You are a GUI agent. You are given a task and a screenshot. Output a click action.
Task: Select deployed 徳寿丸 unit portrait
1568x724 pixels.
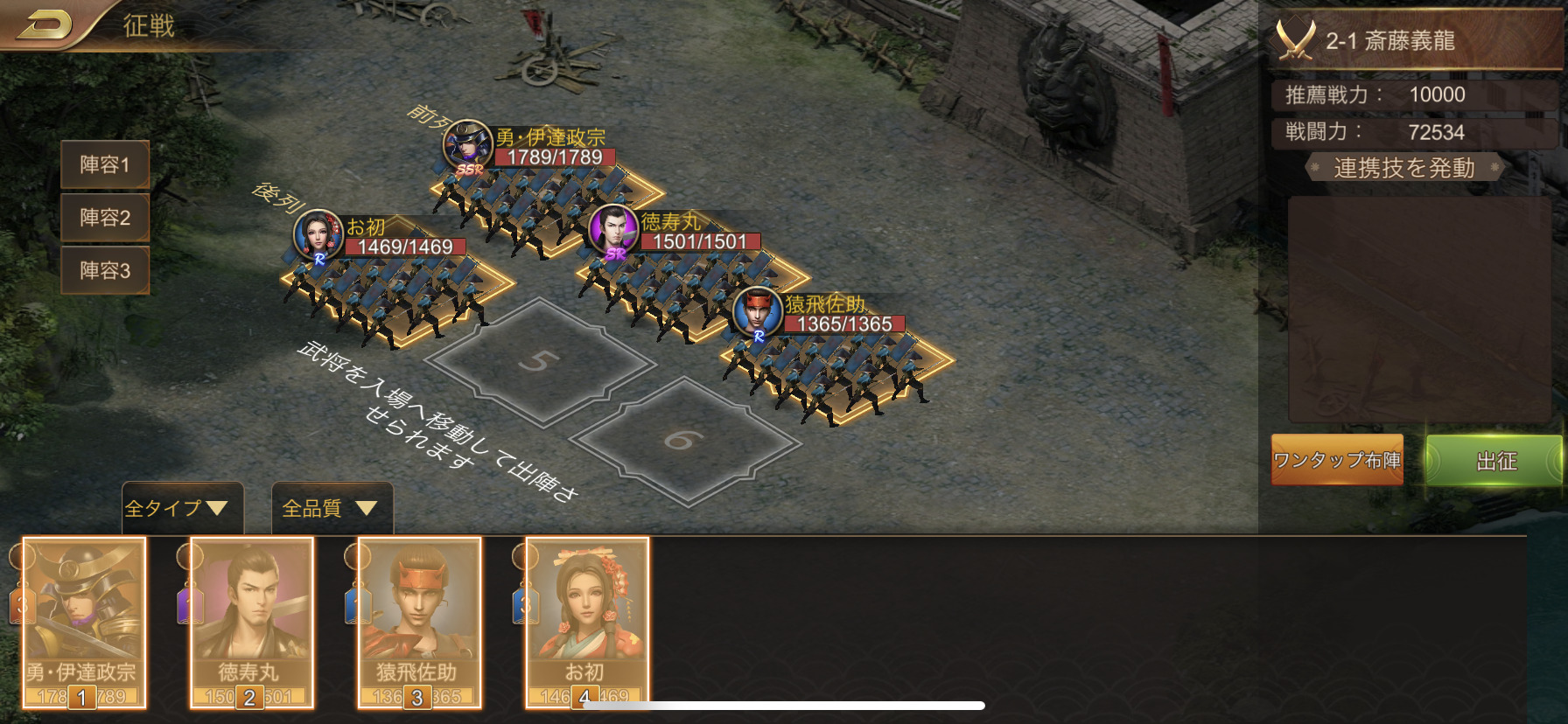613,229
